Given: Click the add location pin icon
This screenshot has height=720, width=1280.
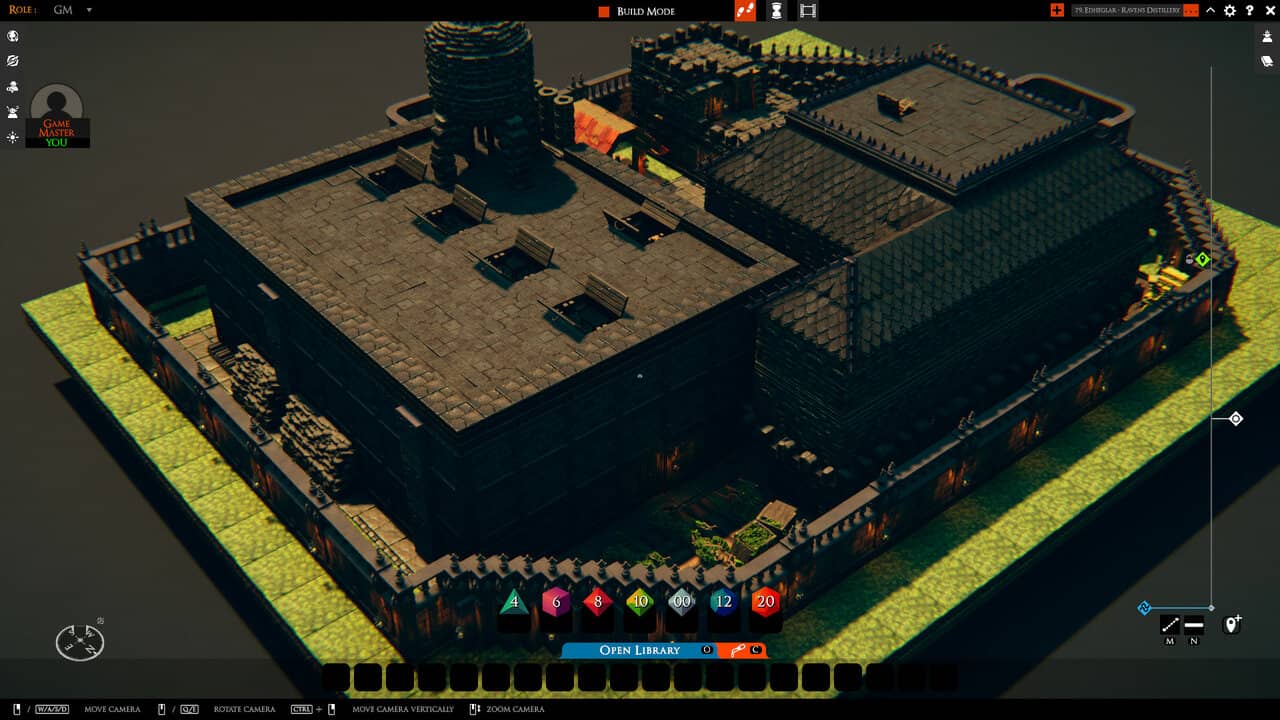Looking at the screenshot, I should (x=1233, y=623).
